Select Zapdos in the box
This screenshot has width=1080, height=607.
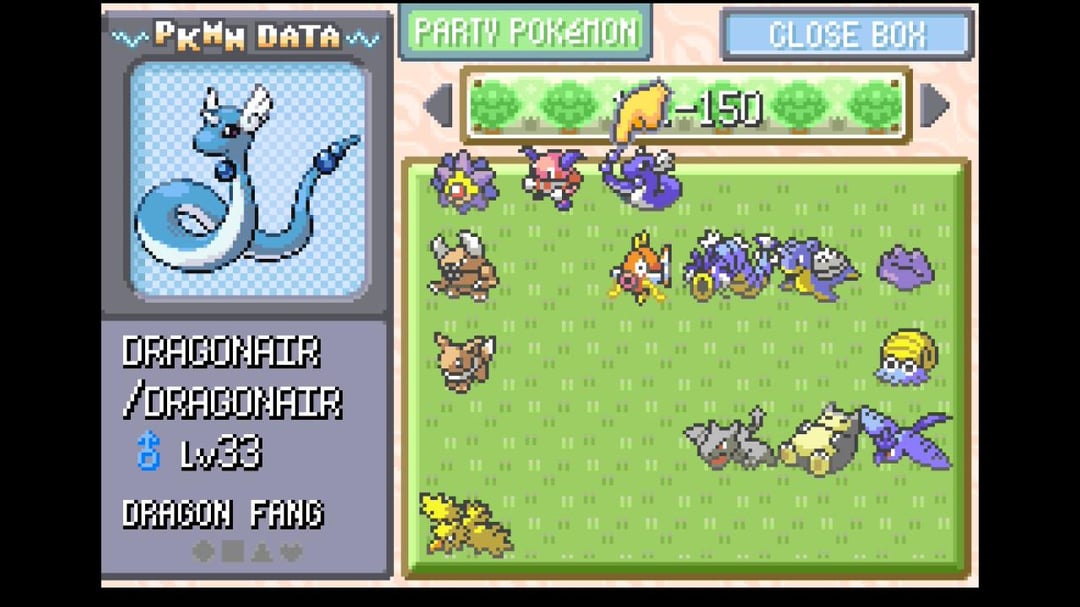coord(464,524)
